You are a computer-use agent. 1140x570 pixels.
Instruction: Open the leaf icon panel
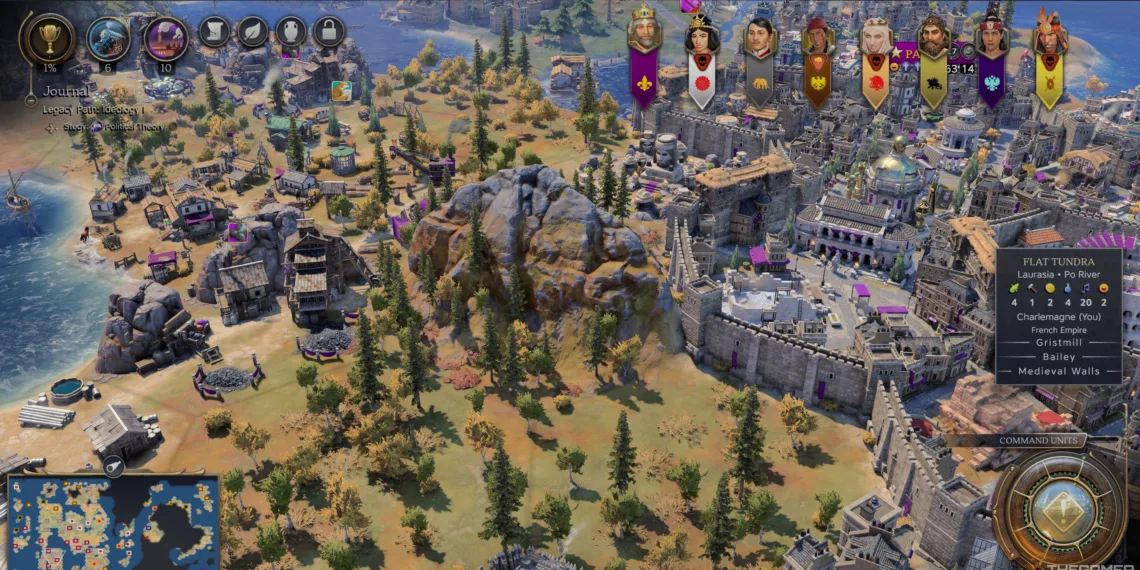click(252, 32)
